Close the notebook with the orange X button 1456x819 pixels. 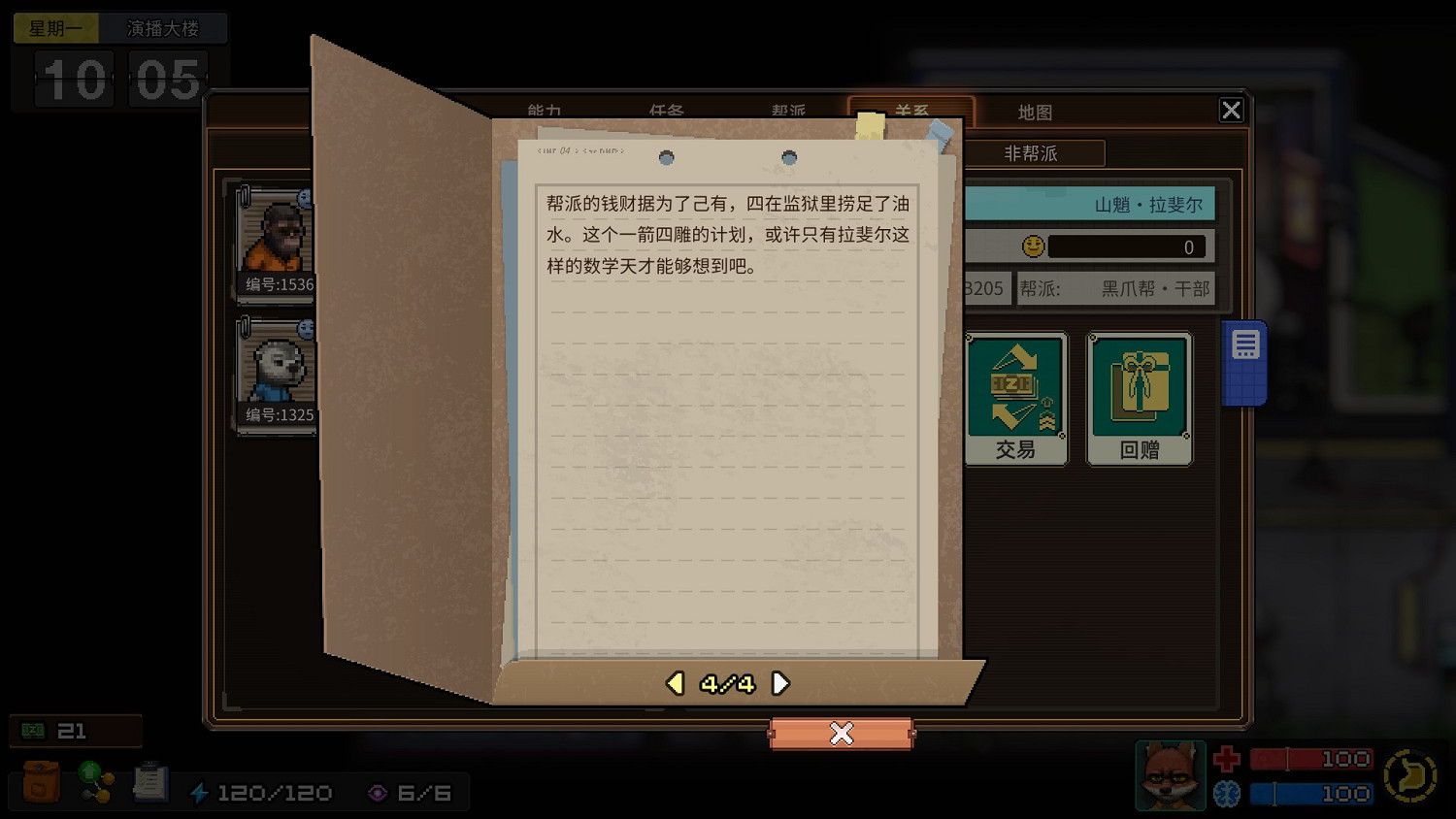(841, 734)
